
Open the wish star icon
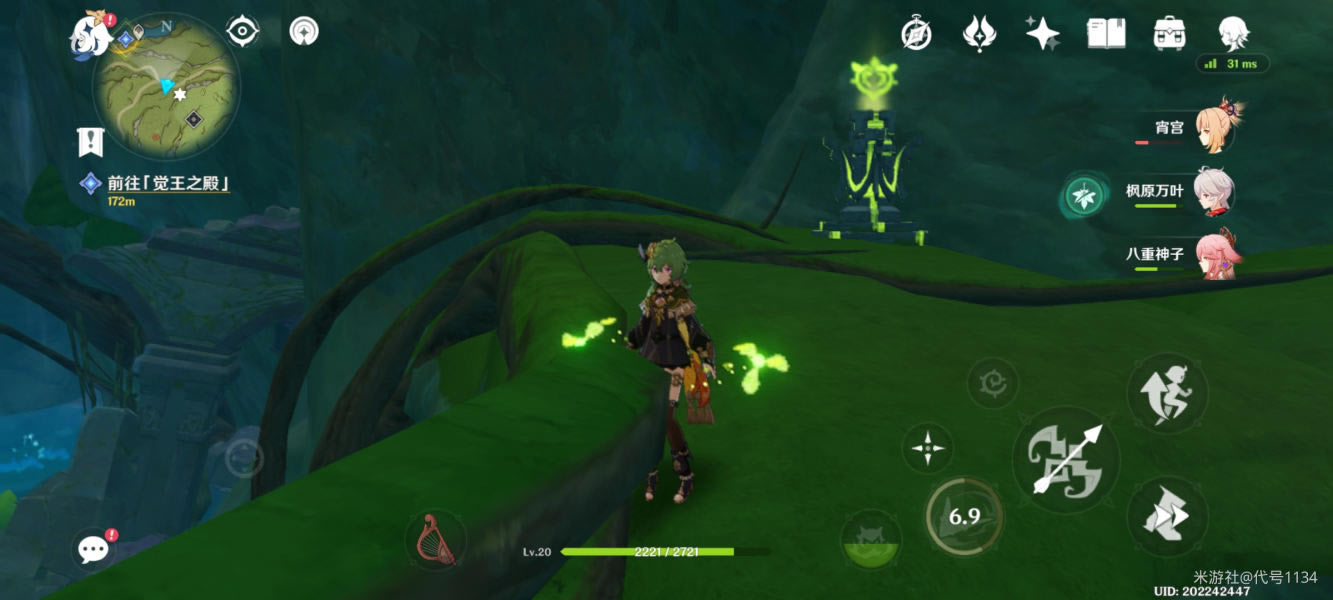pos(1042,33)
